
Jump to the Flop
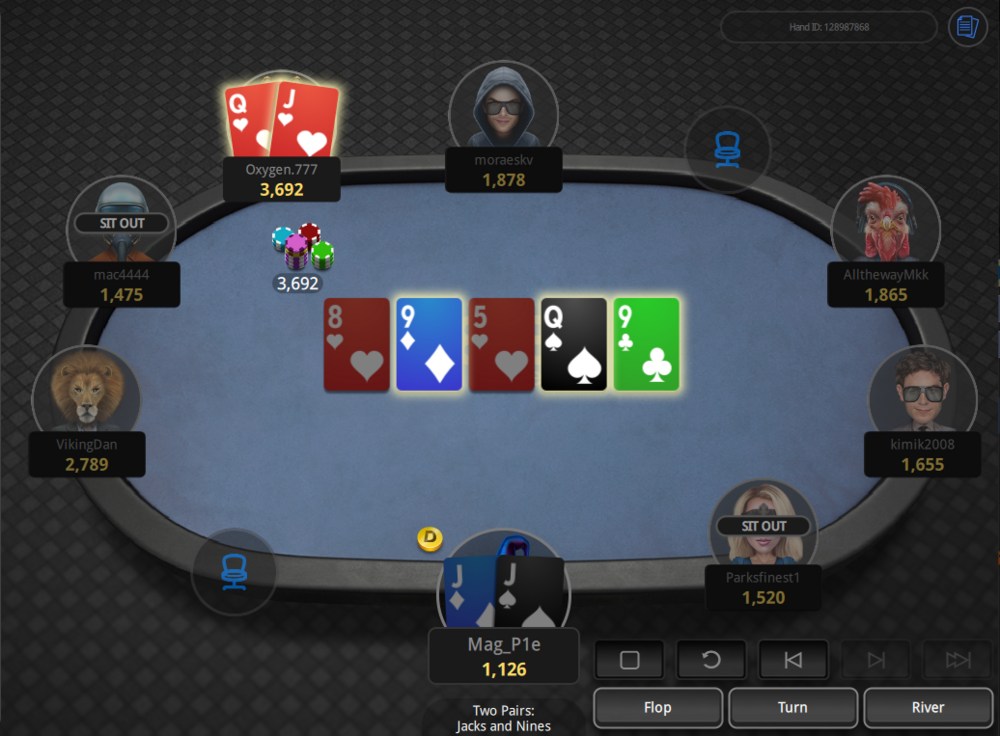[657, 707]
